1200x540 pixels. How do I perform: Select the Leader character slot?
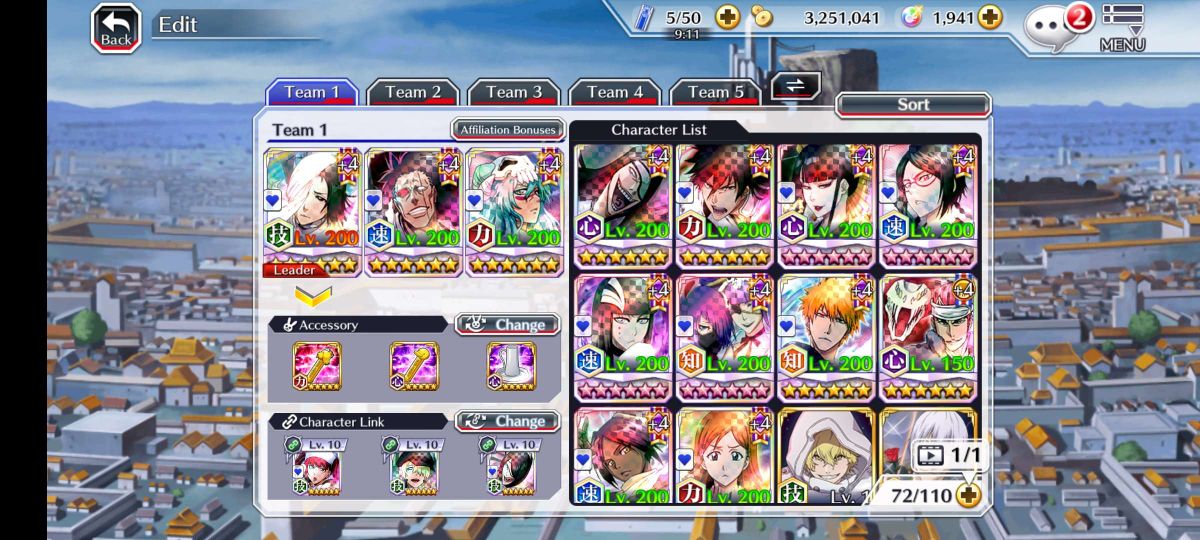click(x=312, y=212)
